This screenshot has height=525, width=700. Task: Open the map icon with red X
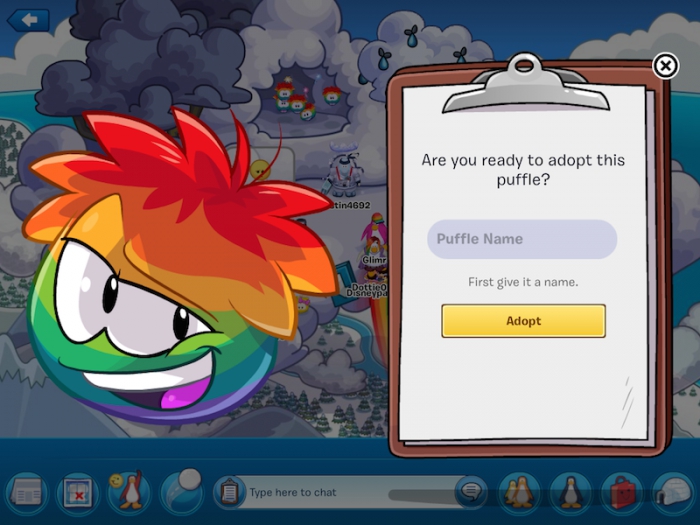click(77, 492)
